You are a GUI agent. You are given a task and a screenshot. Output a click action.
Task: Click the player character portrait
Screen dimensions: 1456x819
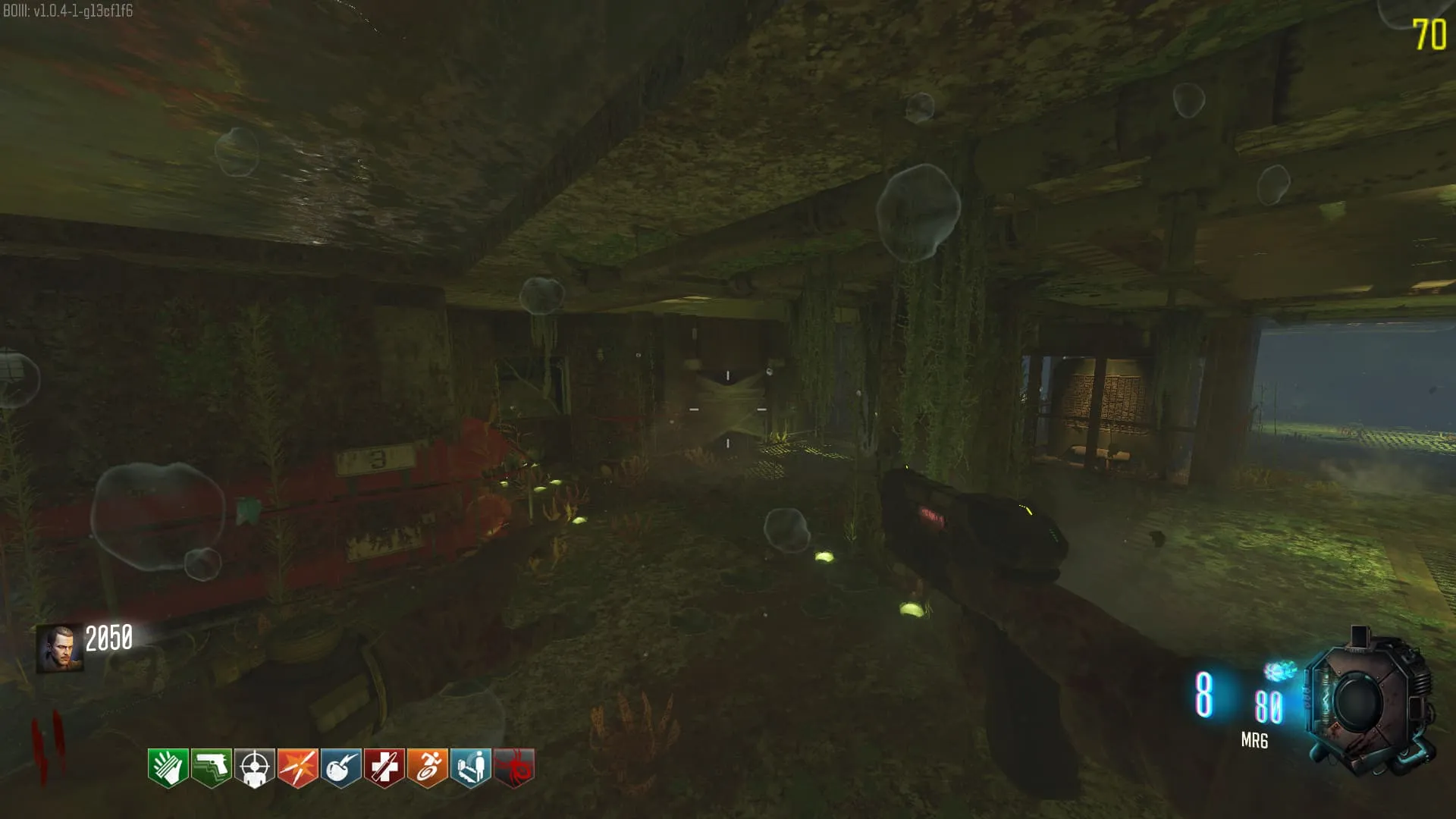59,648
